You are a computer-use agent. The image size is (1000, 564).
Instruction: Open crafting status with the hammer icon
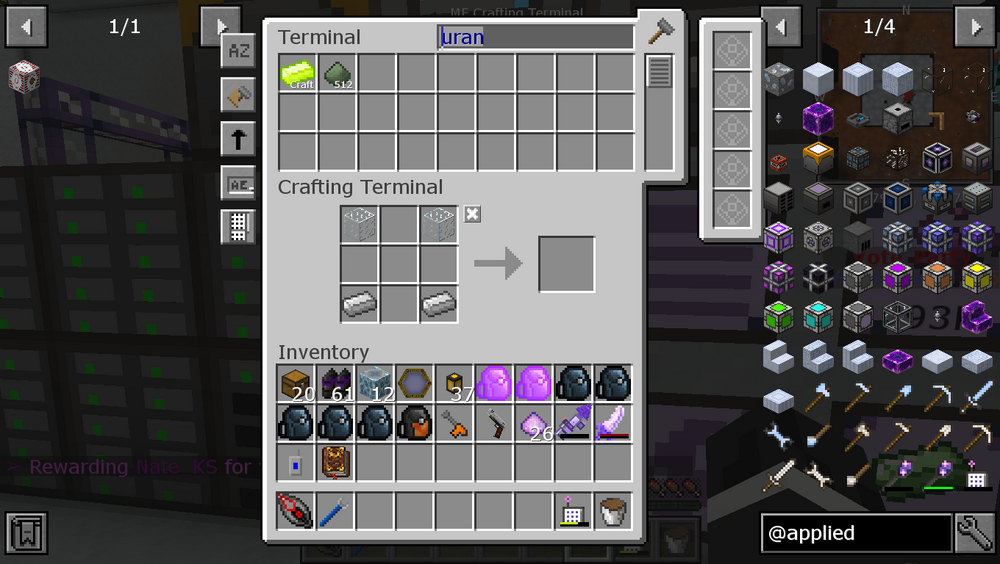pyautogui.click(x=660, y=32)
